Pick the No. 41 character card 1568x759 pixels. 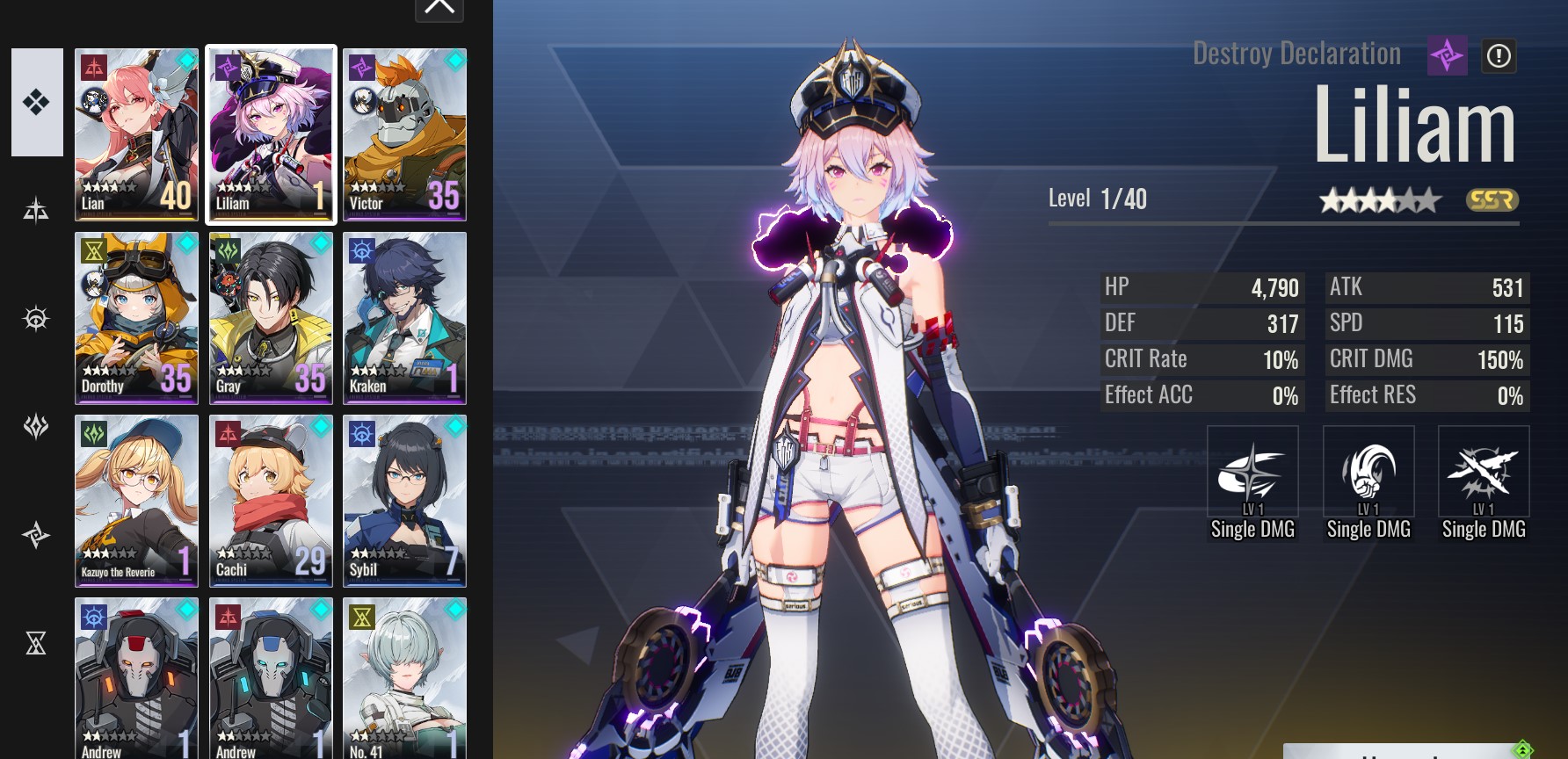tap(404, 678)
